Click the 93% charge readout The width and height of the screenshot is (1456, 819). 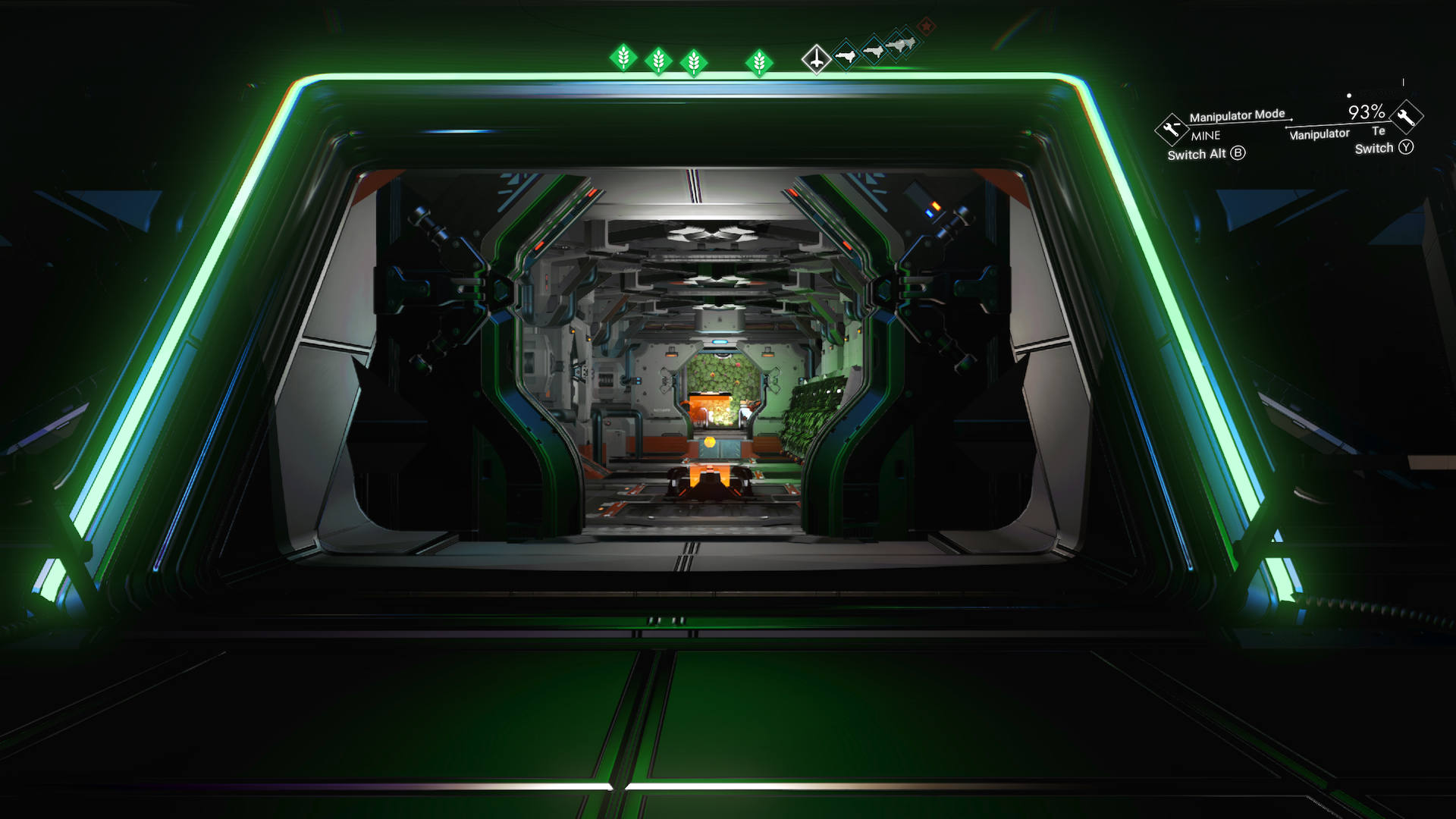point(1367,112)
